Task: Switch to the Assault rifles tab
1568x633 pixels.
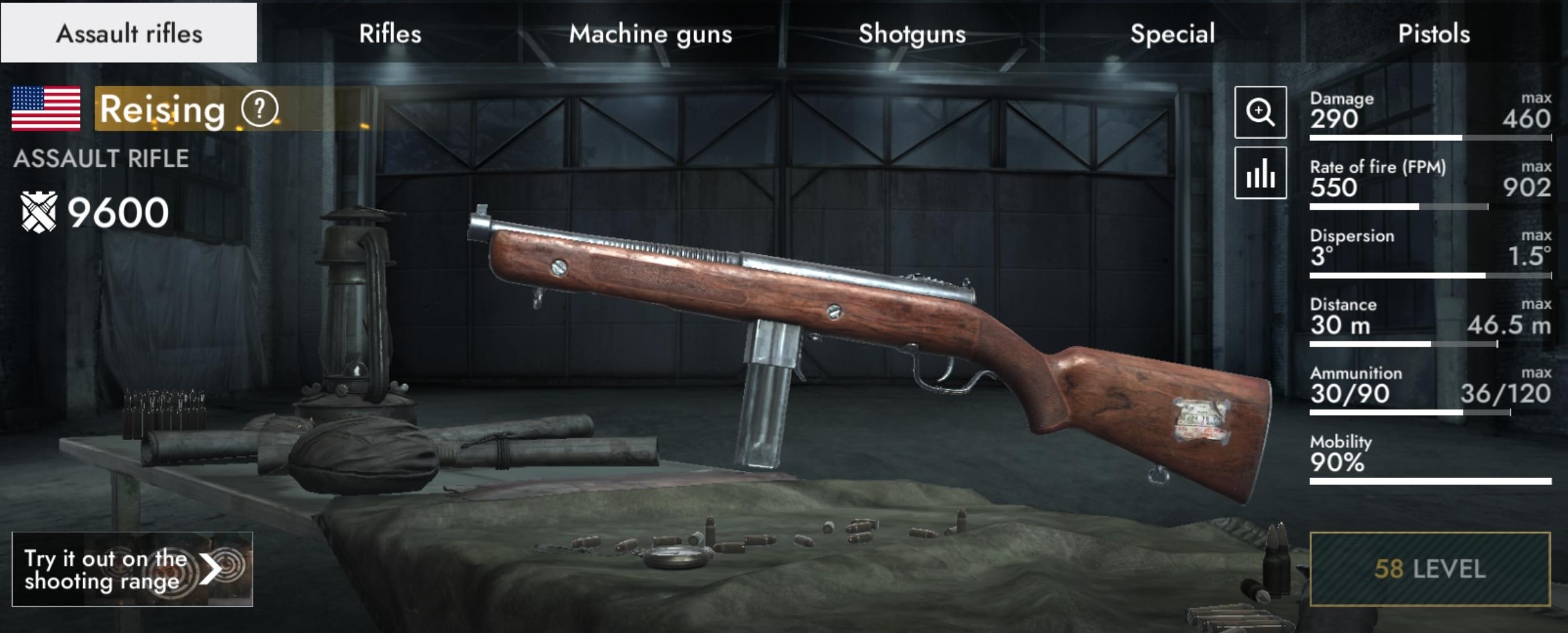Action: point(129,33)
